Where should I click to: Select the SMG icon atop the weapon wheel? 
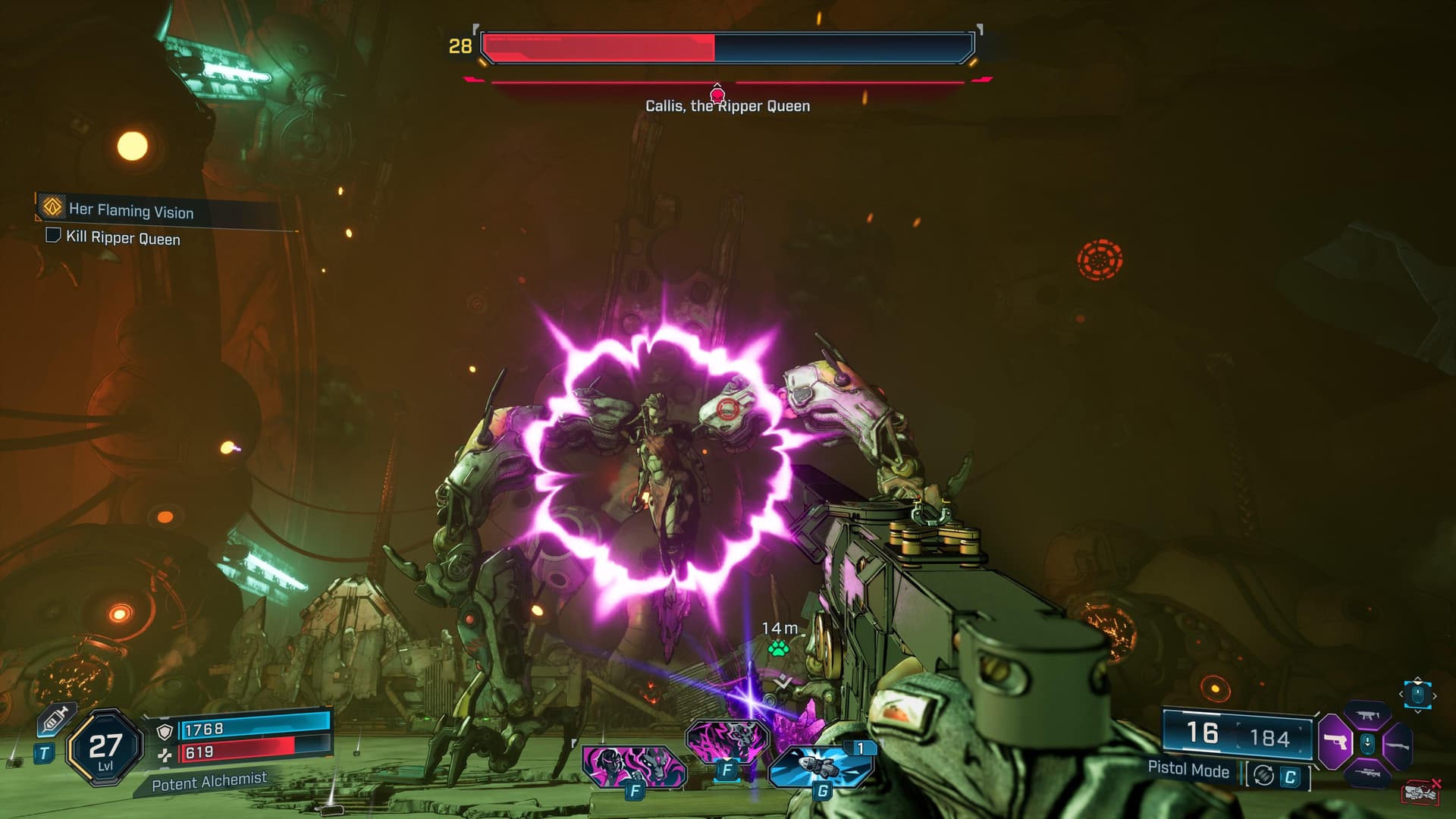click(x=1368, y=715)
